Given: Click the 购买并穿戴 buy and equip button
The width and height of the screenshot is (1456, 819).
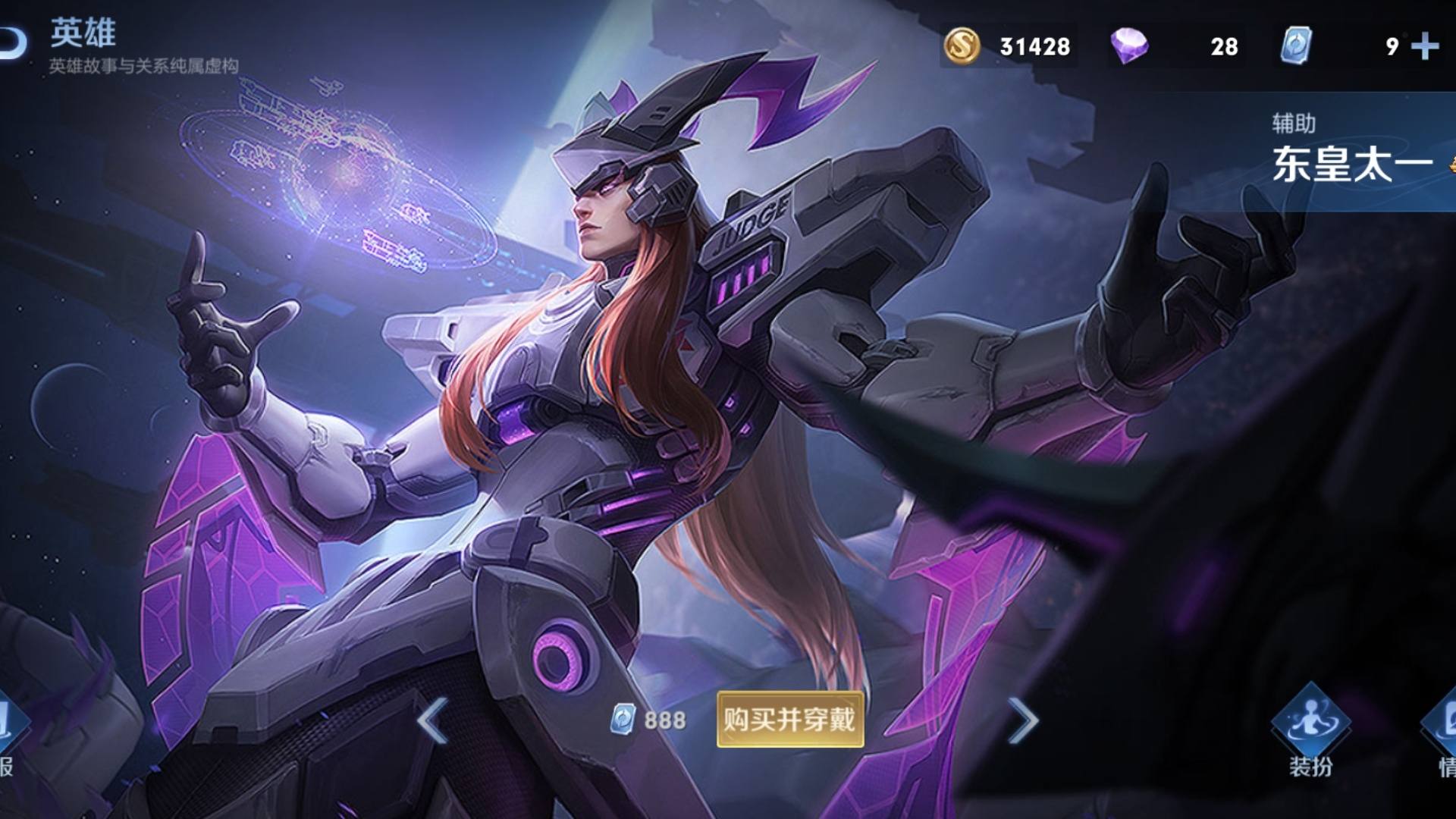Looking at the screenshot, I should [789, 719].
